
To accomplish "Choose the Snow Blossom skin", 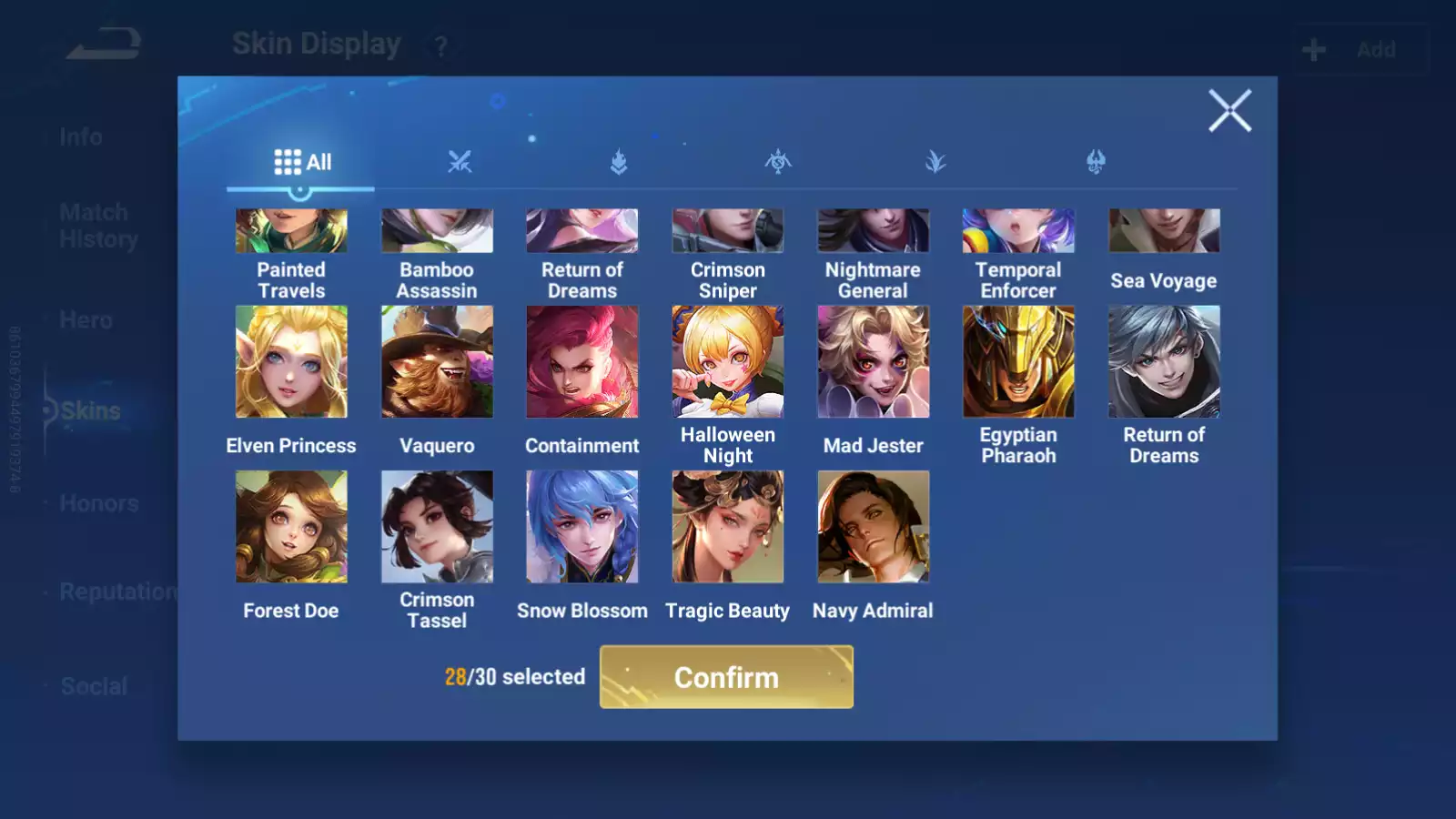I will pos(582,527).
